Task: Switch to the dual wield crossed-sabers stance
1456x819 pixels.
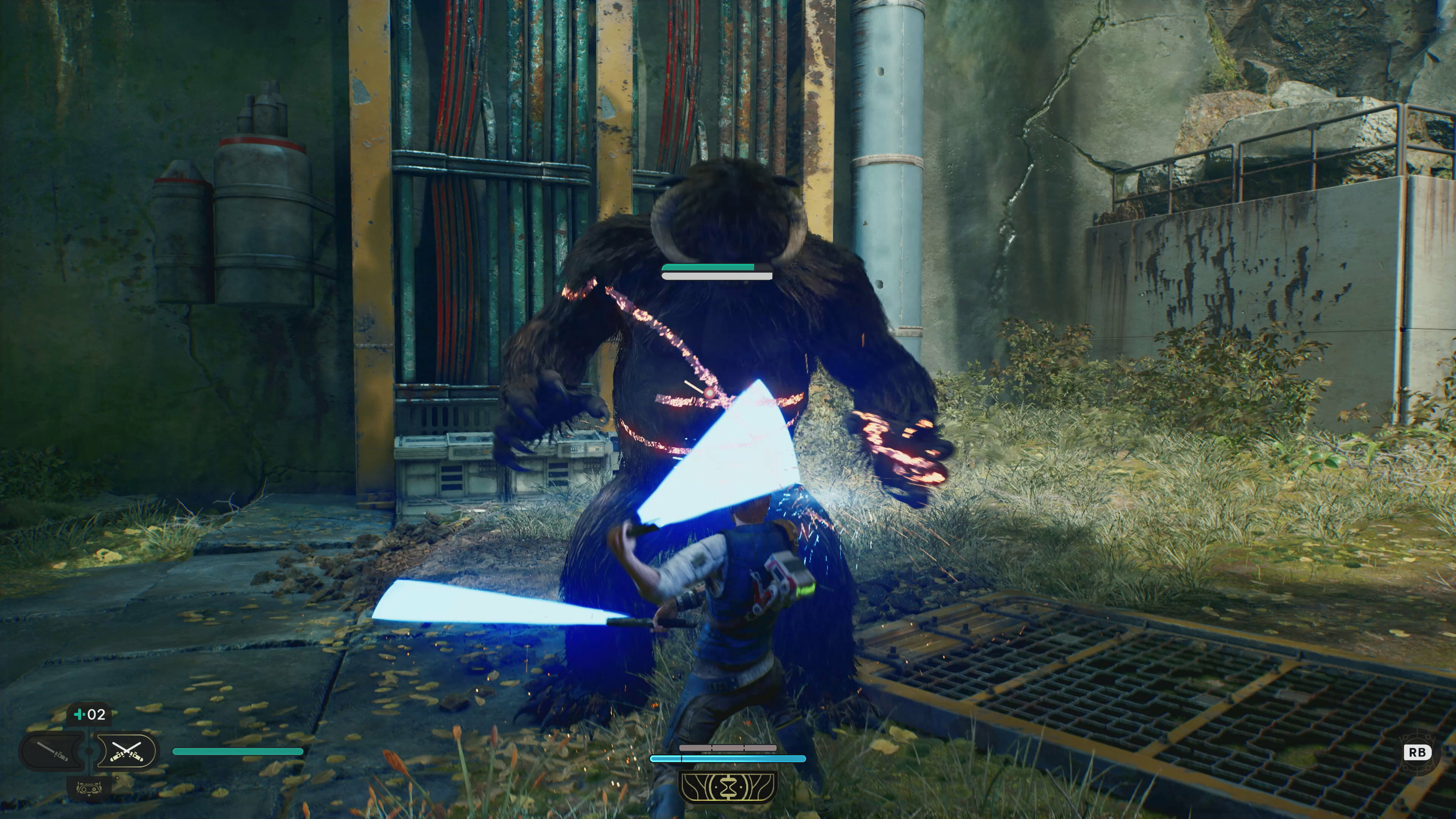Action: 126,751
